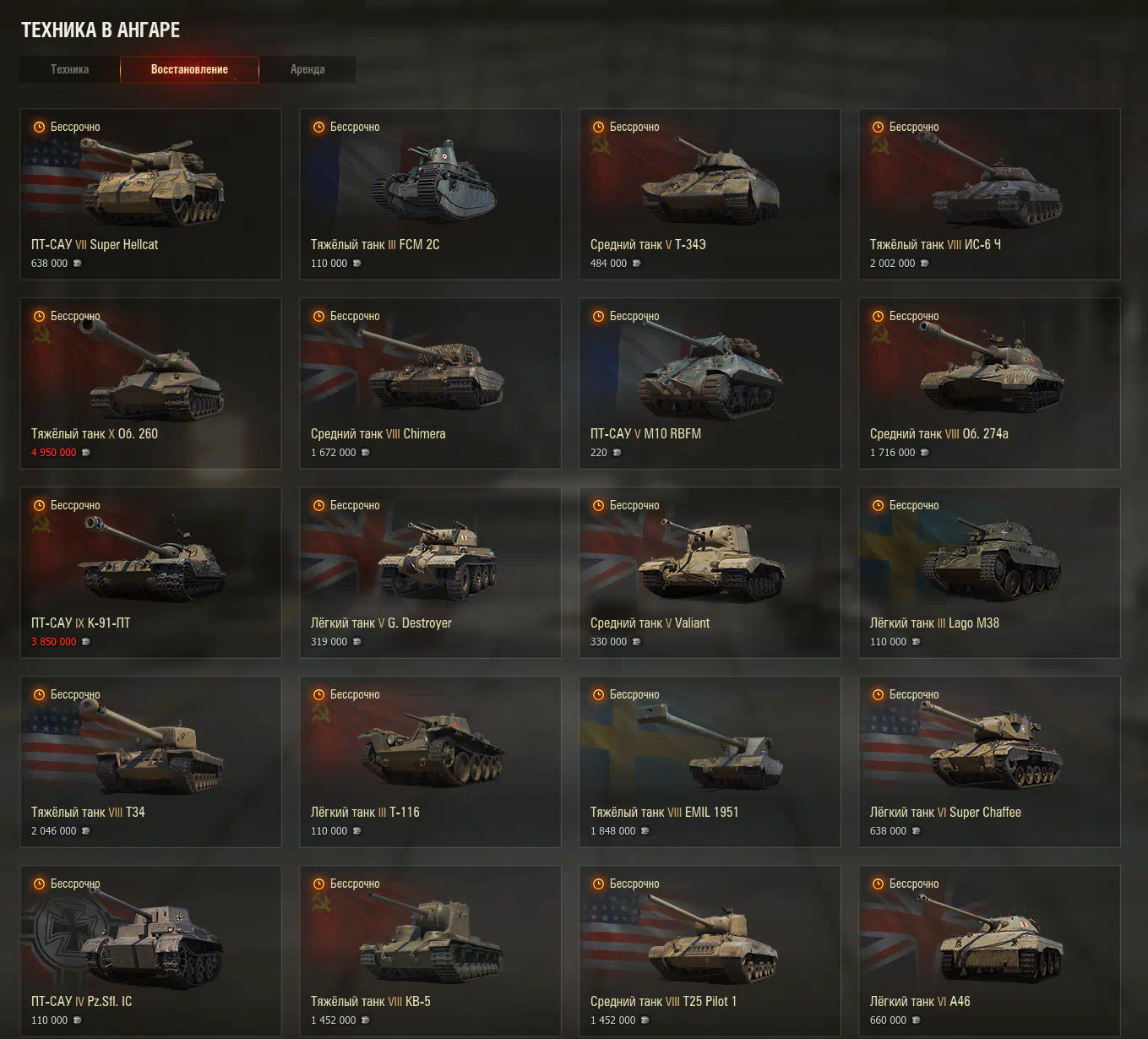
Task: Select the КВ-5 heavy tank card
Action: tap(430, 951)
